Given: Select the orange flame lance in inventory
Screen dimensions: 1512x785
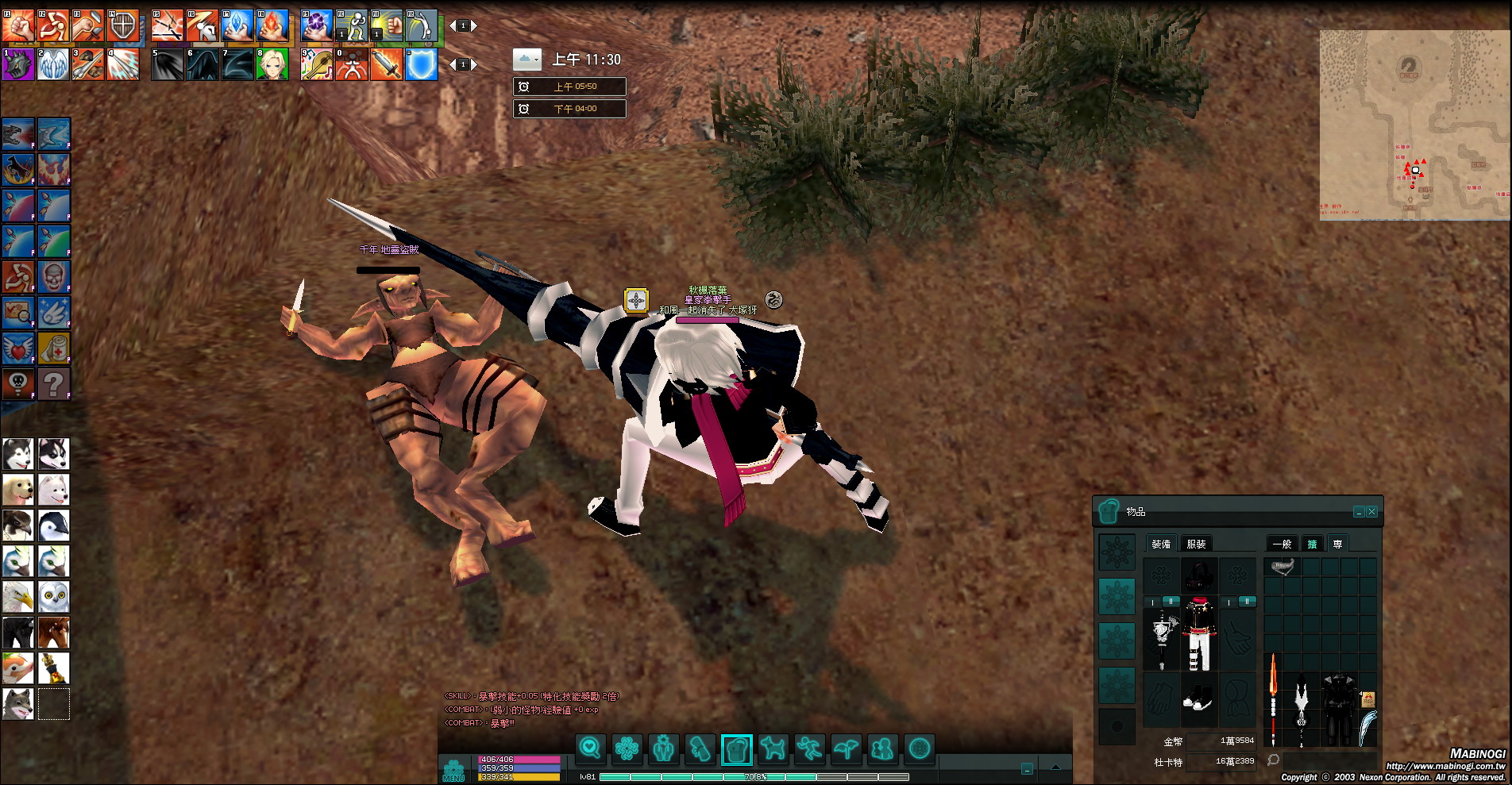Looking at the screenshot, I should (1273, 698).
